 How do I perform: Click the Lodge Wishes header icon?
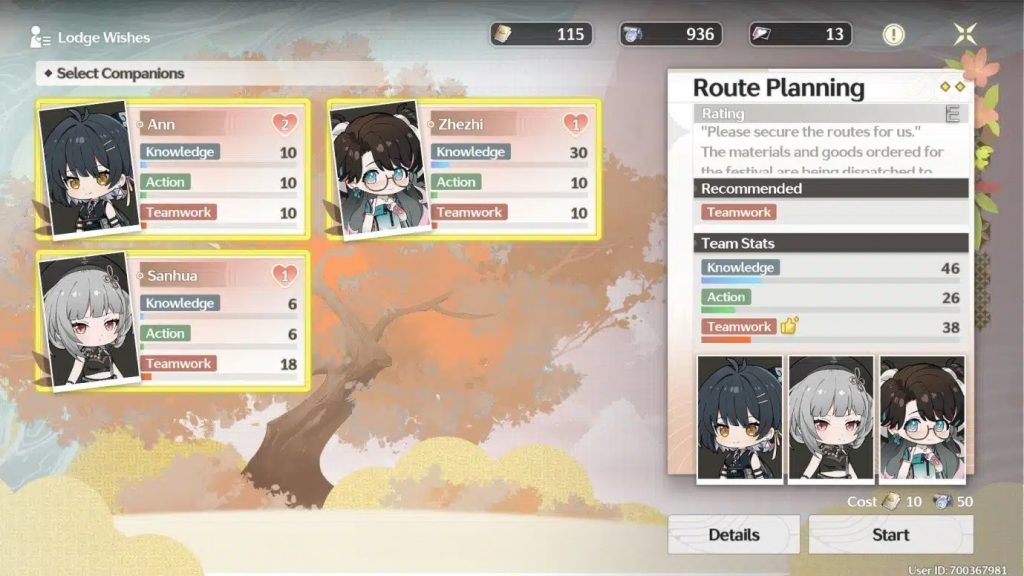[x=41, y=38]
